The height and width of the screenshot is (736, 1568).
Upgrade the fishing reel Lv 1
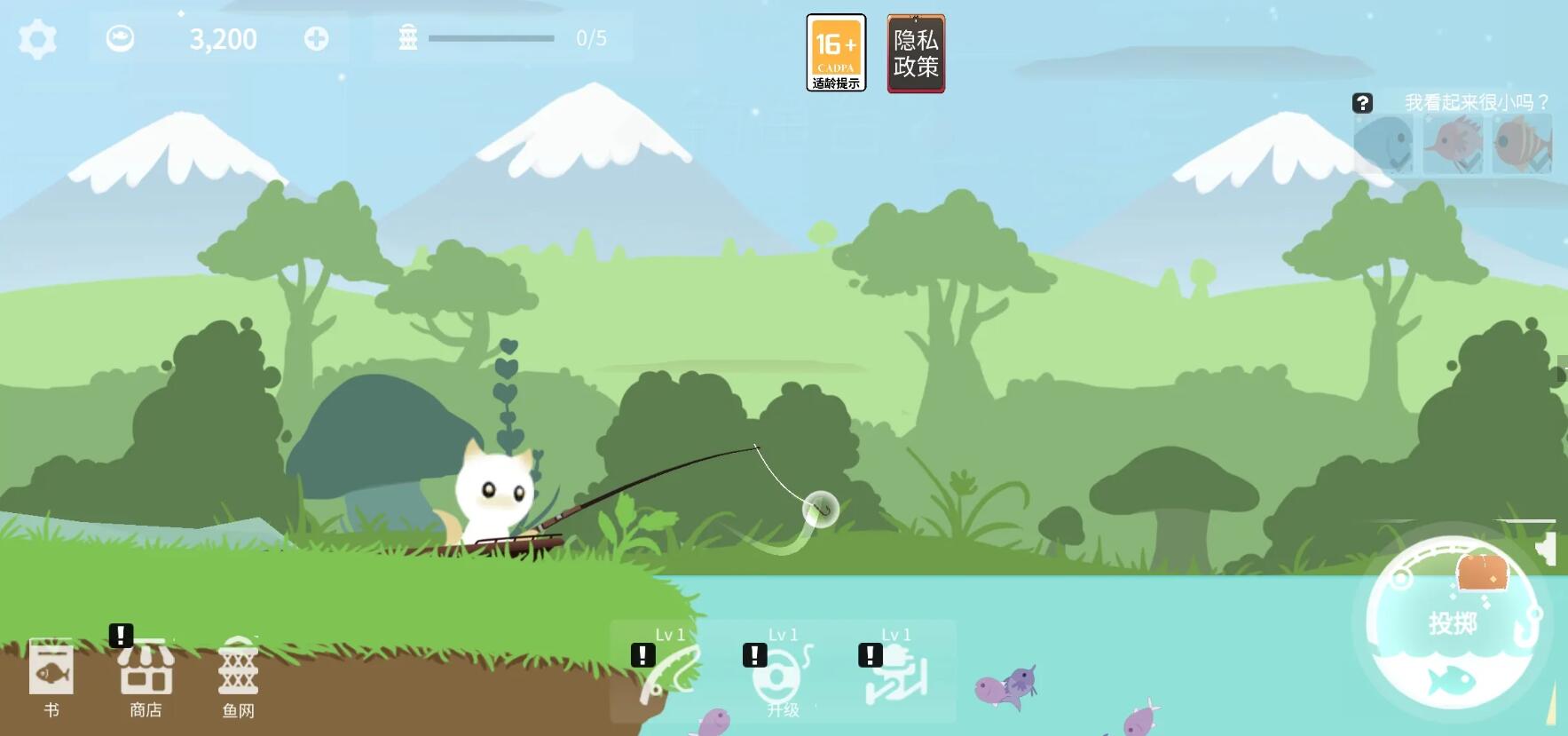coord(783,674)
